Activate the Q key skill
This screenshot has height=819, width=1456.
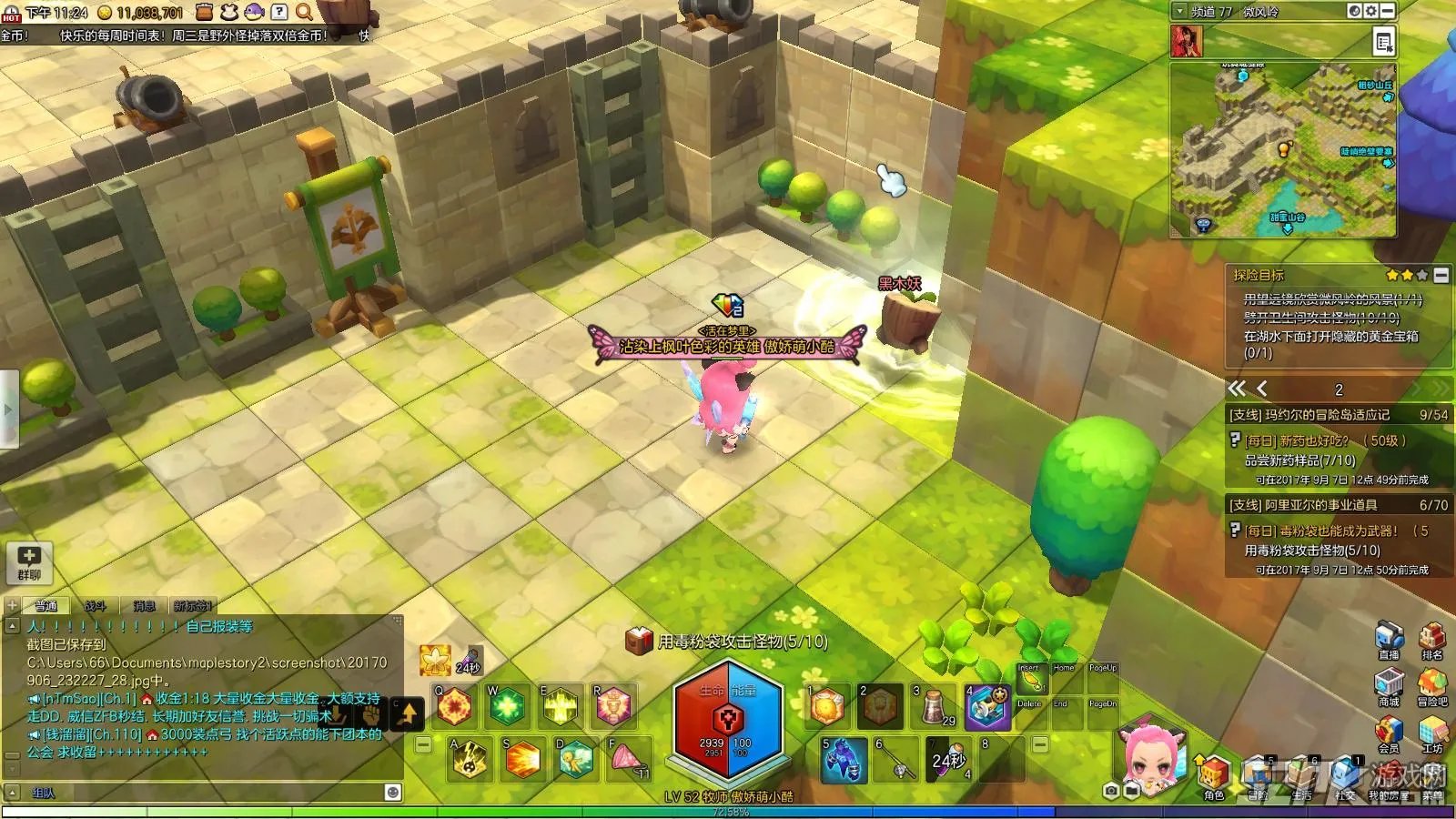(454, 705)
